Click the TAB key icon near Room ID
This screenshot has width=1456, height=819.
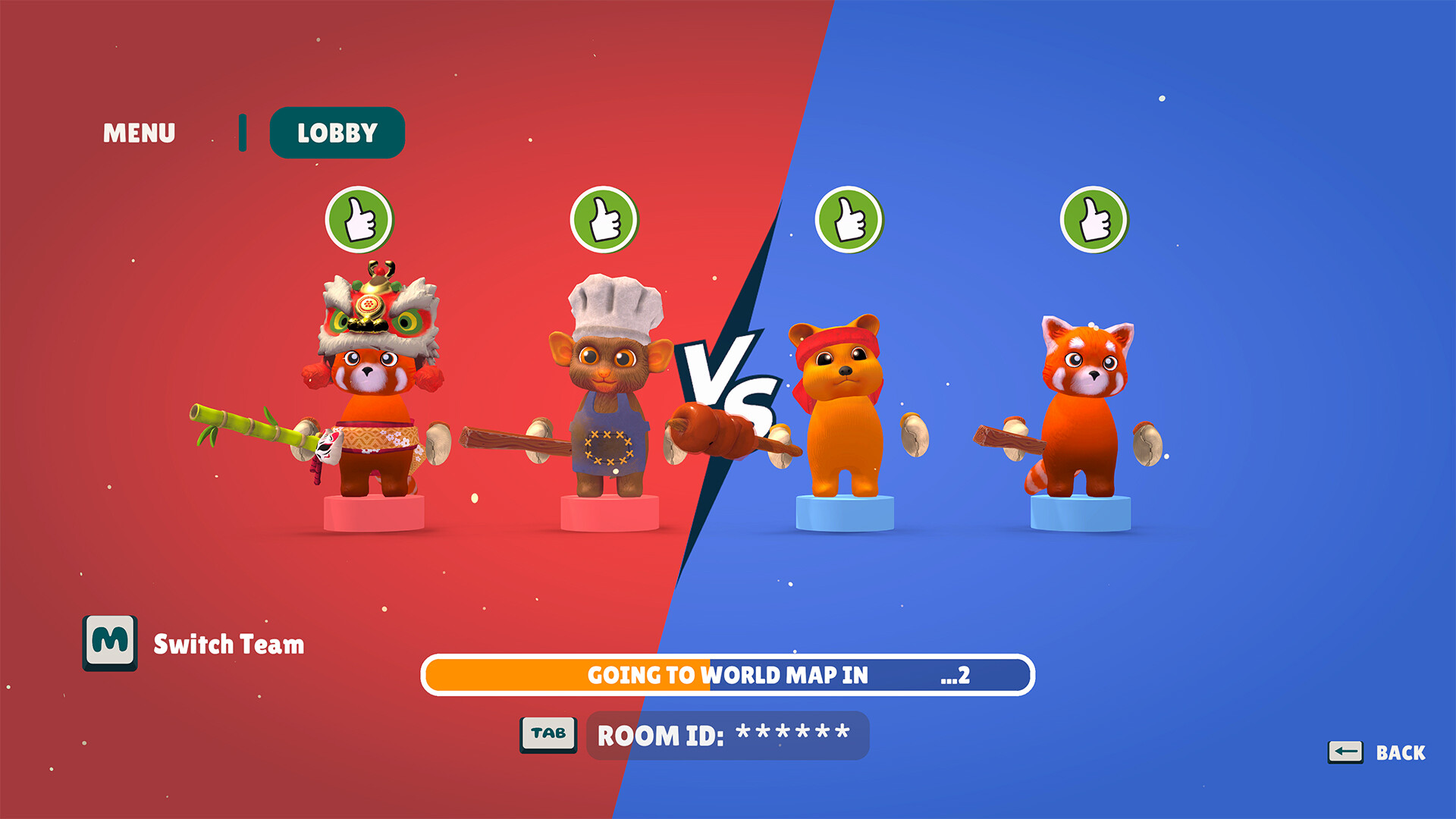(549, 733)
